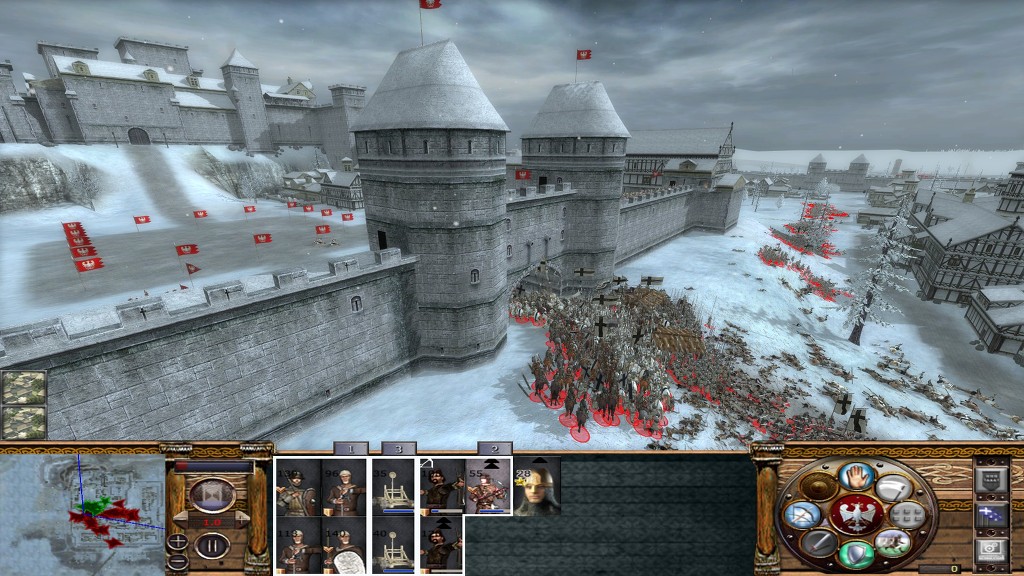The height and width of the screenshot is (576, 1024).
Task: Click the halt order hand icon
Action: coord(856,476)
